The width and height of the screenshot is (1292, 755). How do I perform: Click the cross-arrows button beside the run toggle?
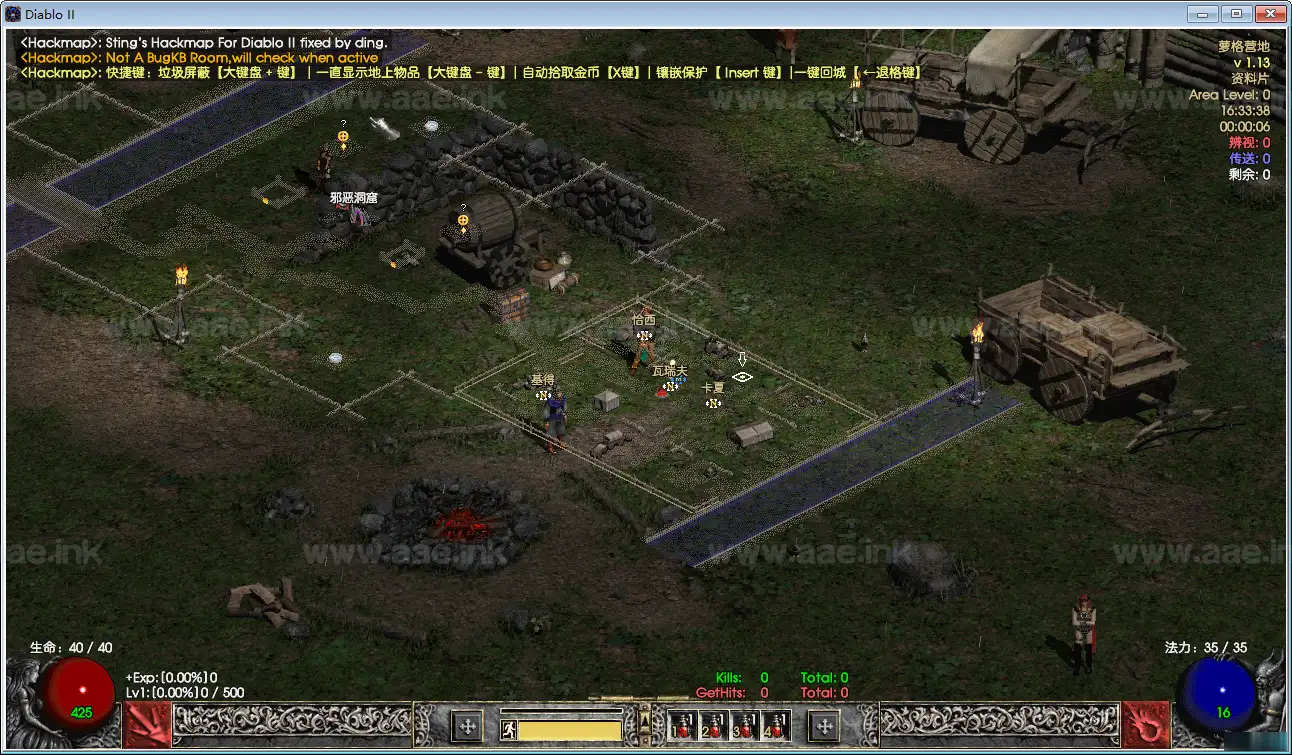pos(466,727)
